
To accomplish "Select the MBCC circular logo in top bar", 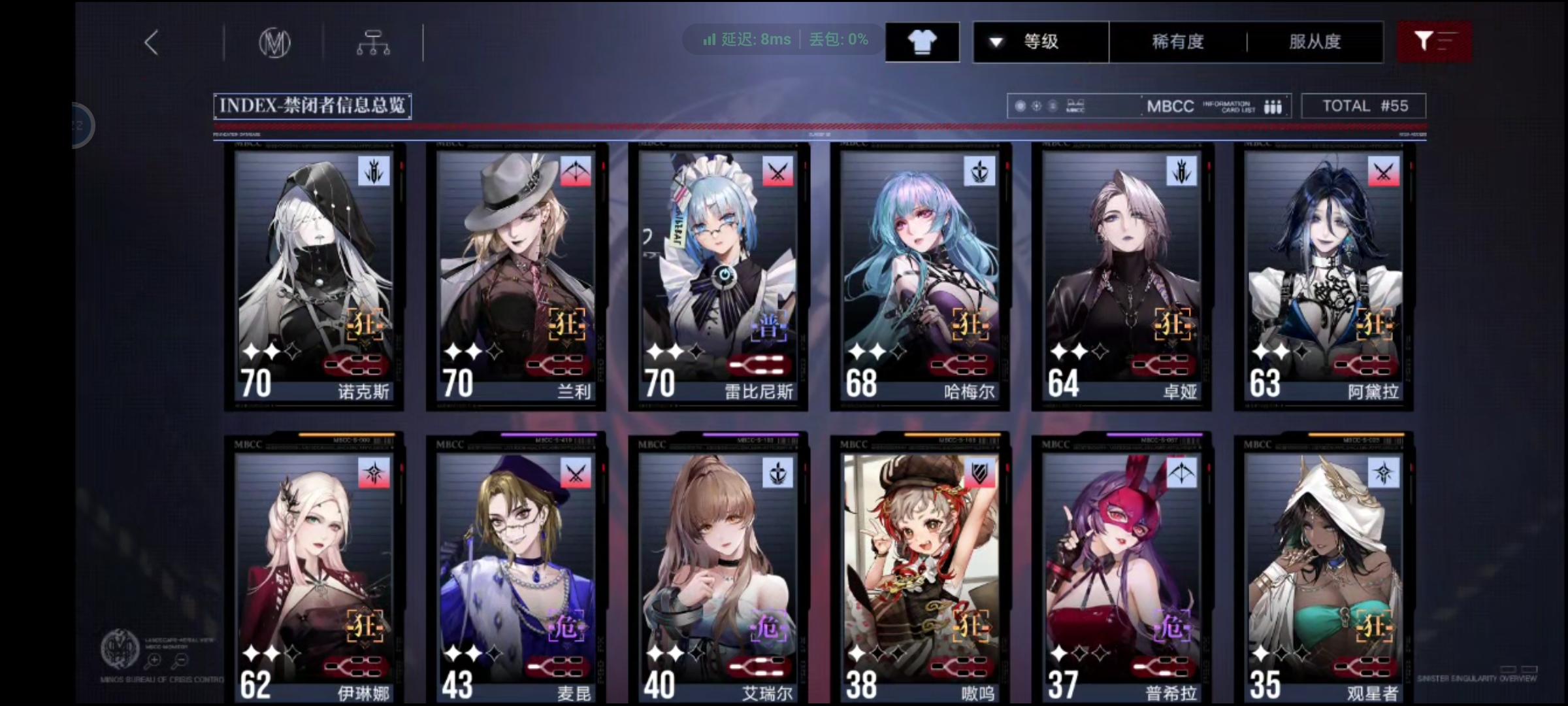I will [274, 41].
